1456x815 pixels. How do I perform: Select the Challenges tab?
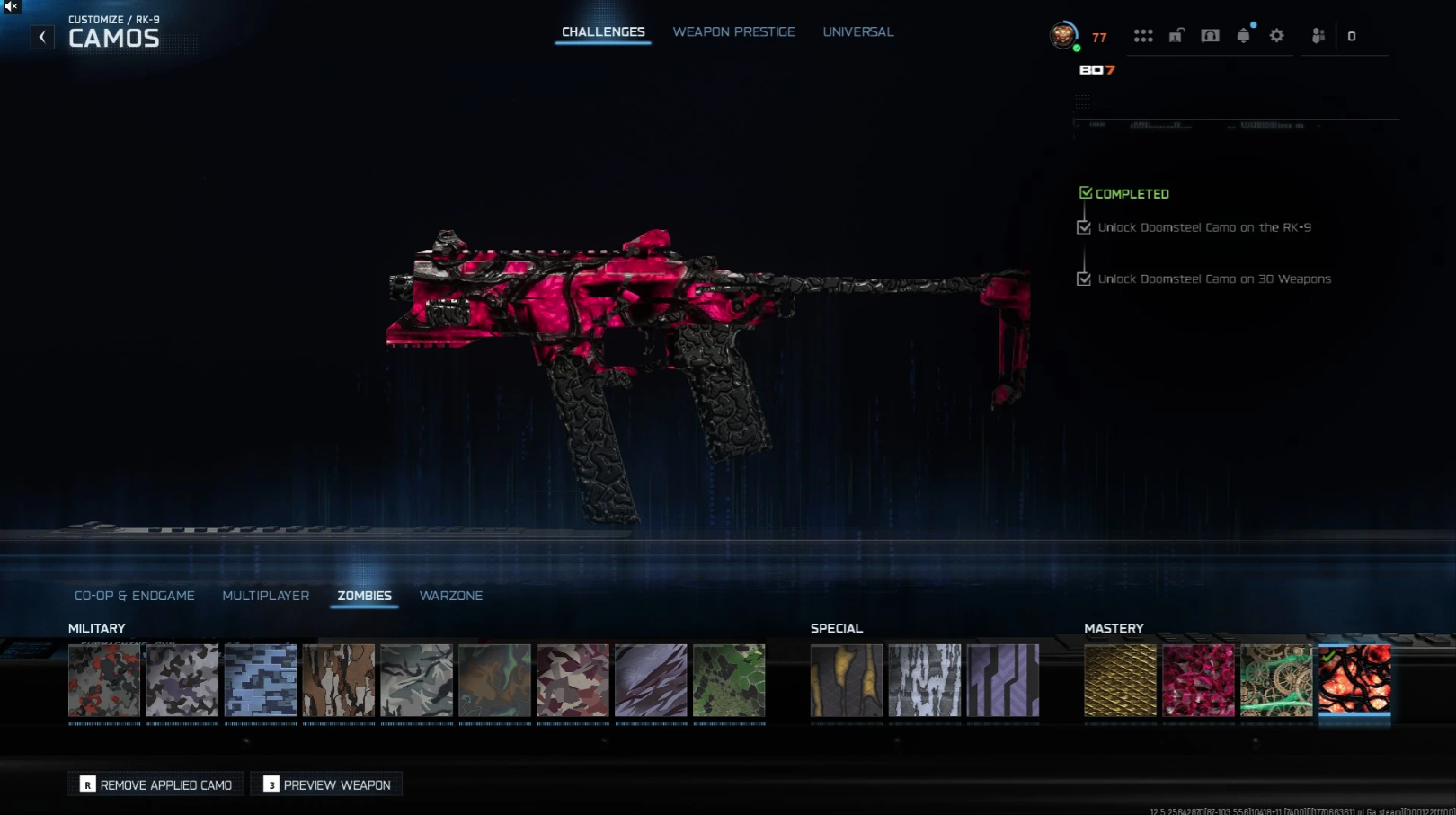click(603, 32)
